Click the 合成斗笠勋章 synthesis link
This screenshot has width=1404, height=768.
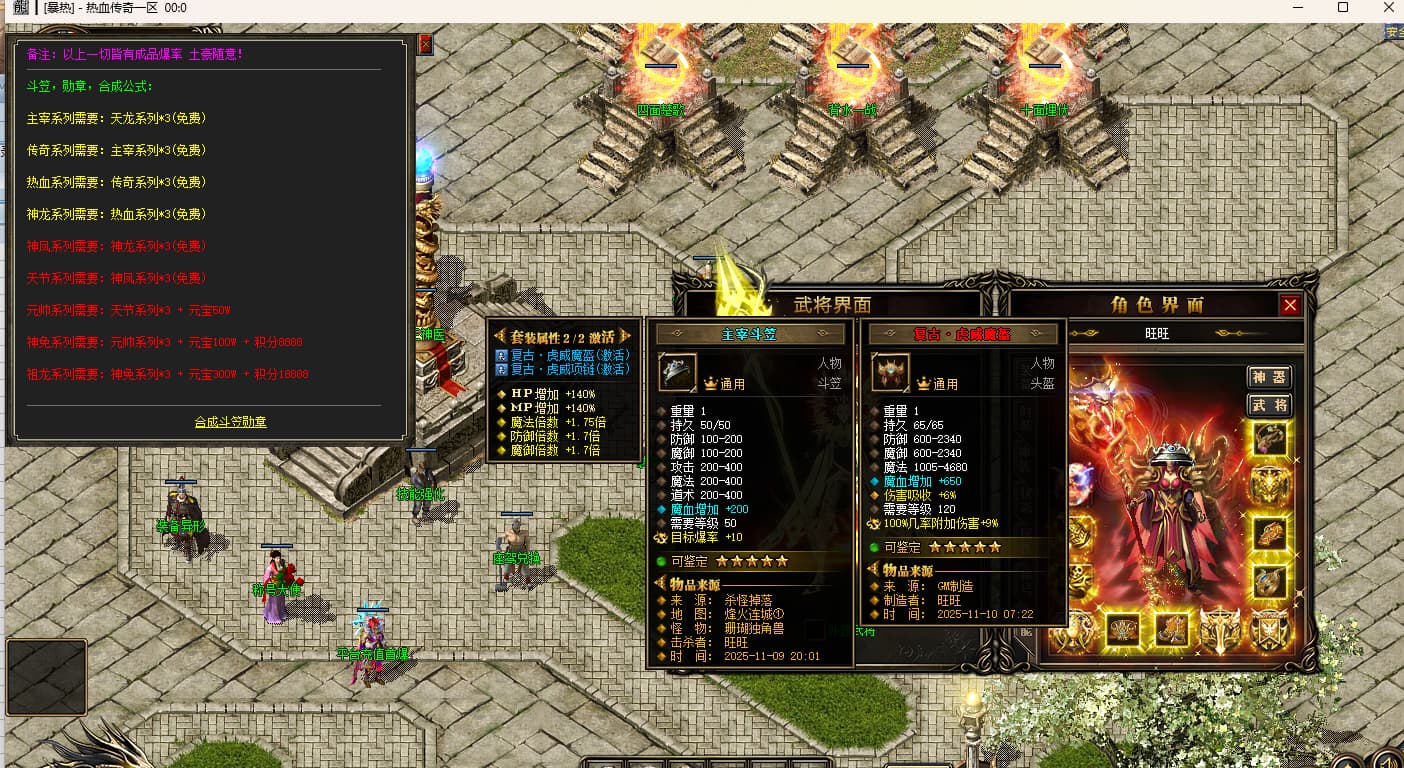point(230,422)
